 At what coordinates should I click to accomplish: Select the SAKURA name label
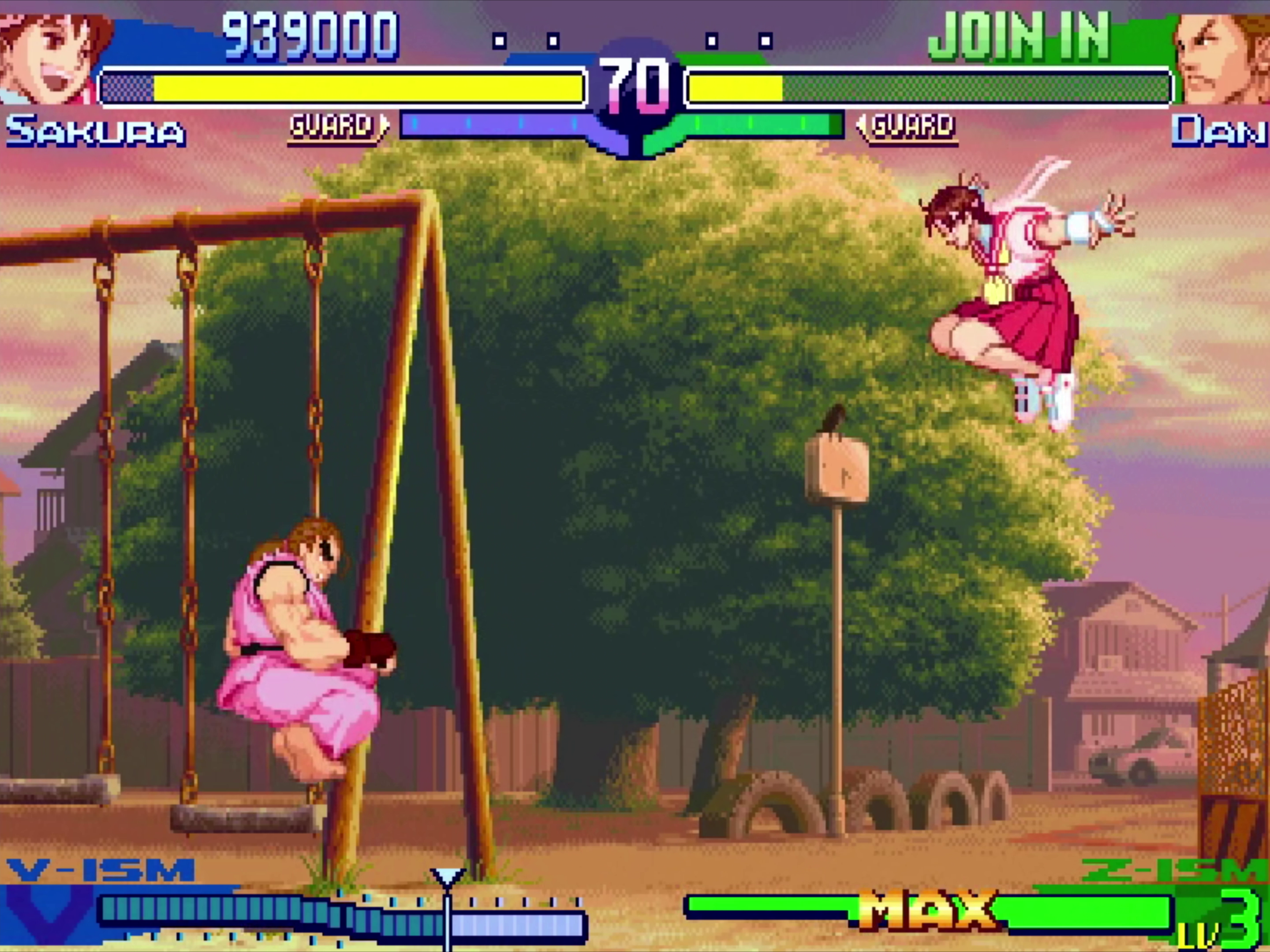coord(97,131)
